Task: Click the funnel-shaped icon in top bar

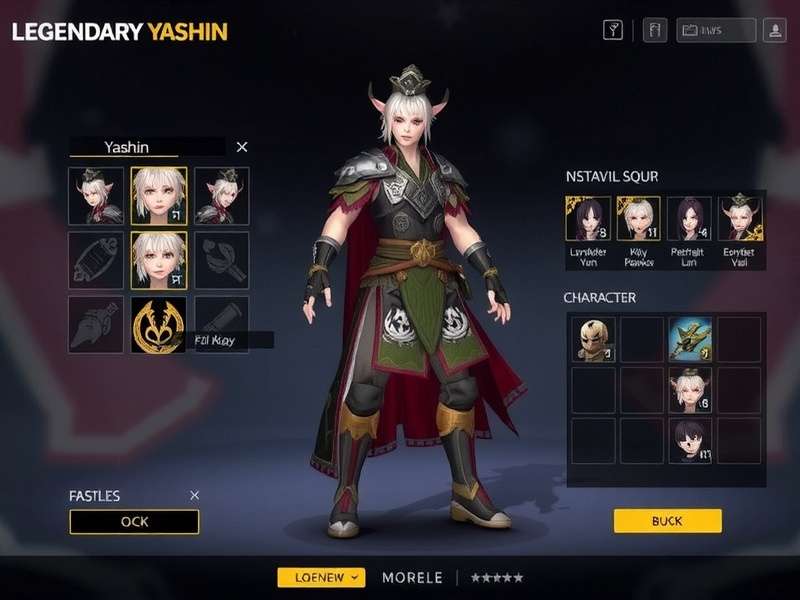Action: (x=613, y=31)
